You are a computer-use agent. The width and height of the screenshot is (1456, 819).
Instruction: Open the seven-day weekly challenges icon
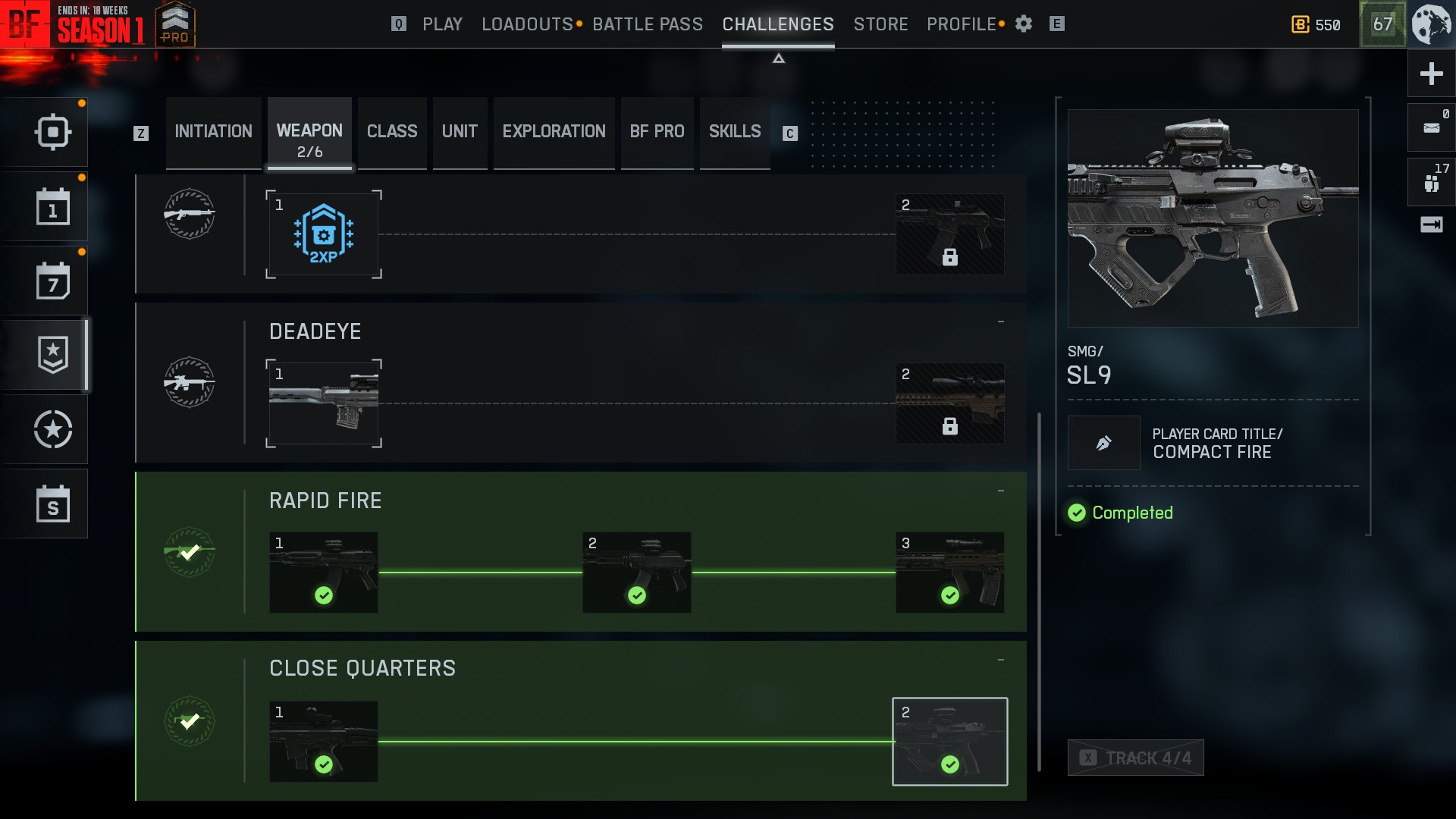click(53, 281)
